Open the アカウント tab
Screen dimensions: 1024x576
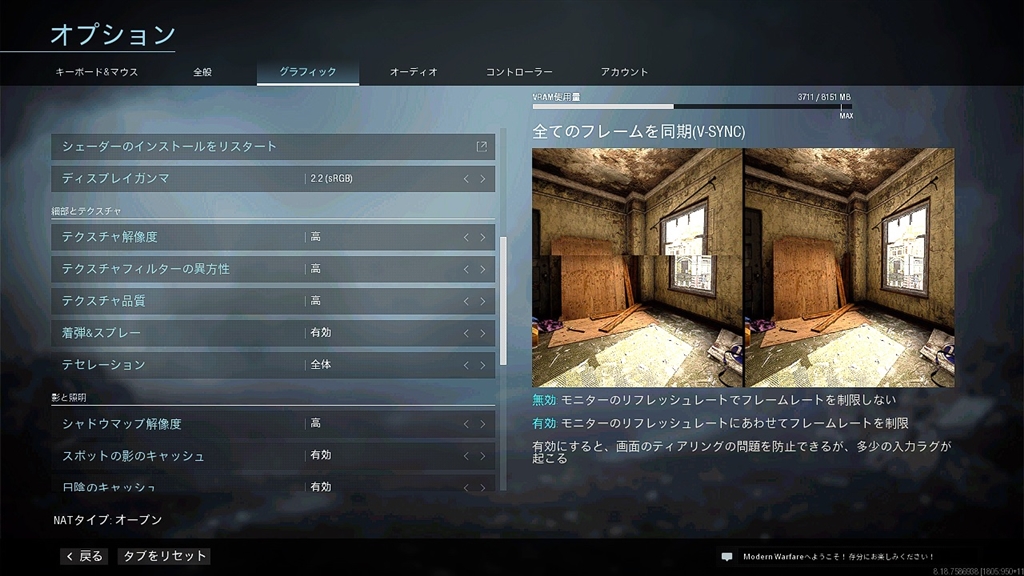point(624,72)
